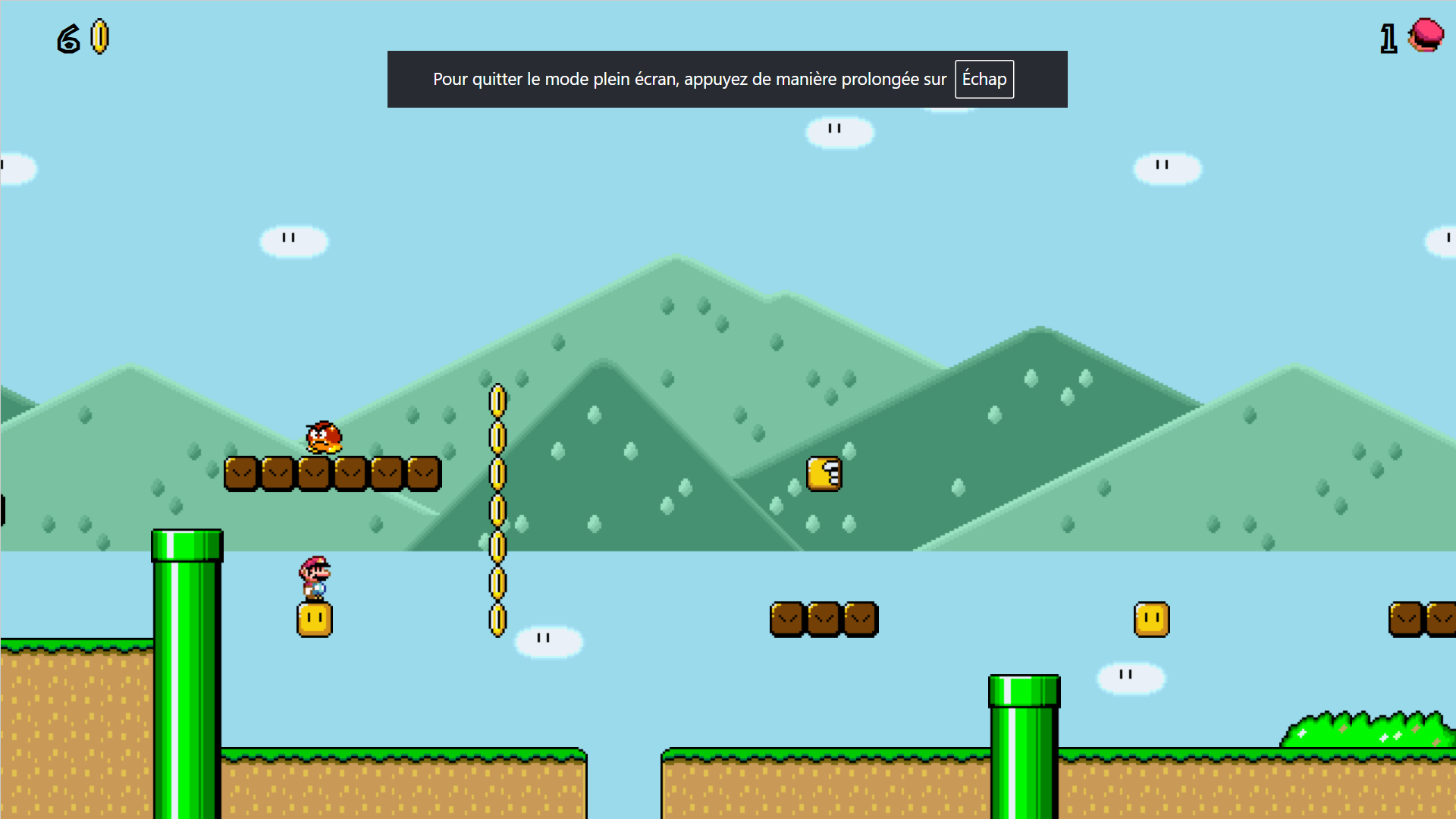Click the fullscreen exit notification bar

(727, 79)
